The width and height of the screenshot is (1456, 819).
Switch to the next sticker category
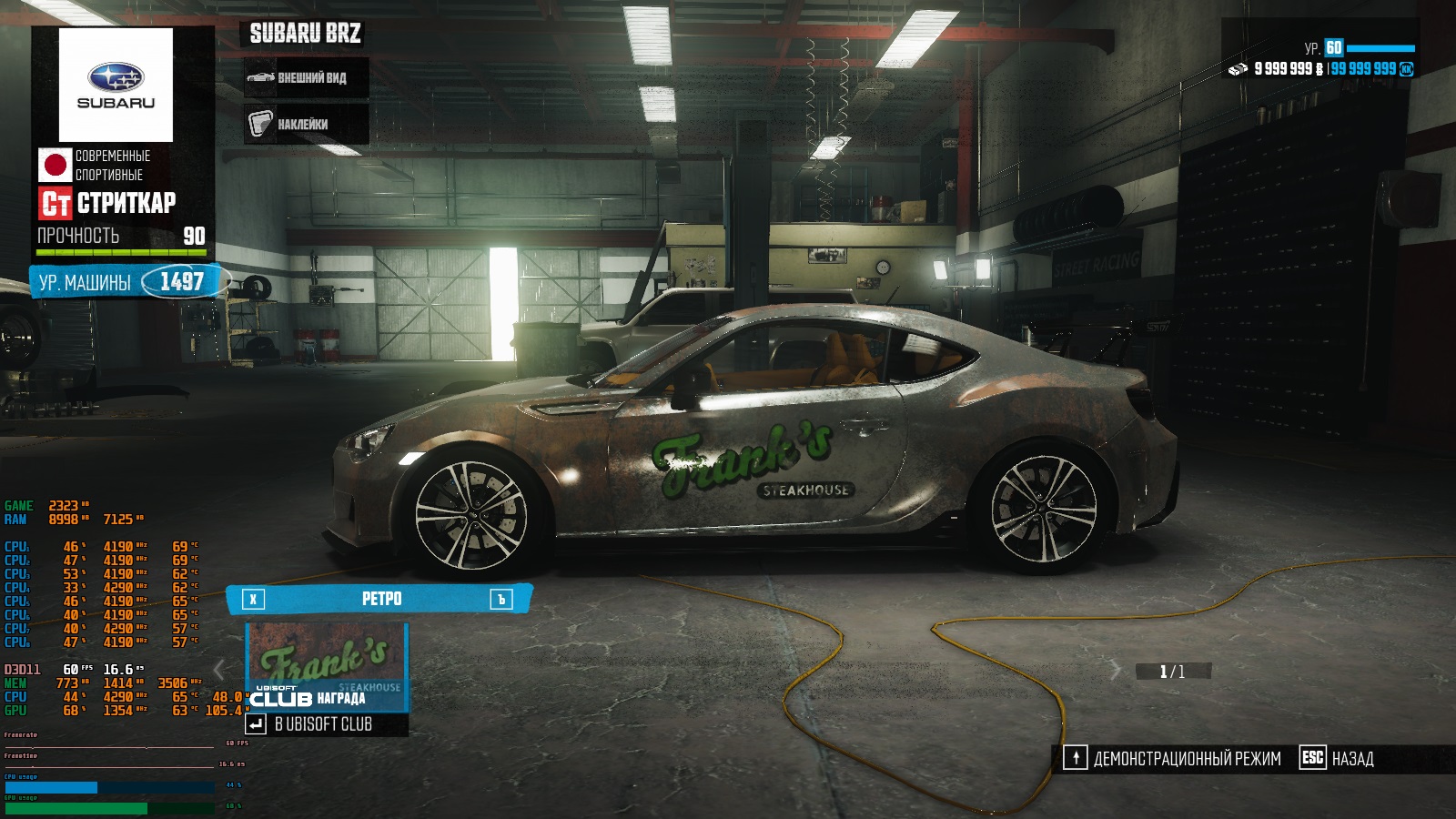point(501,599)
